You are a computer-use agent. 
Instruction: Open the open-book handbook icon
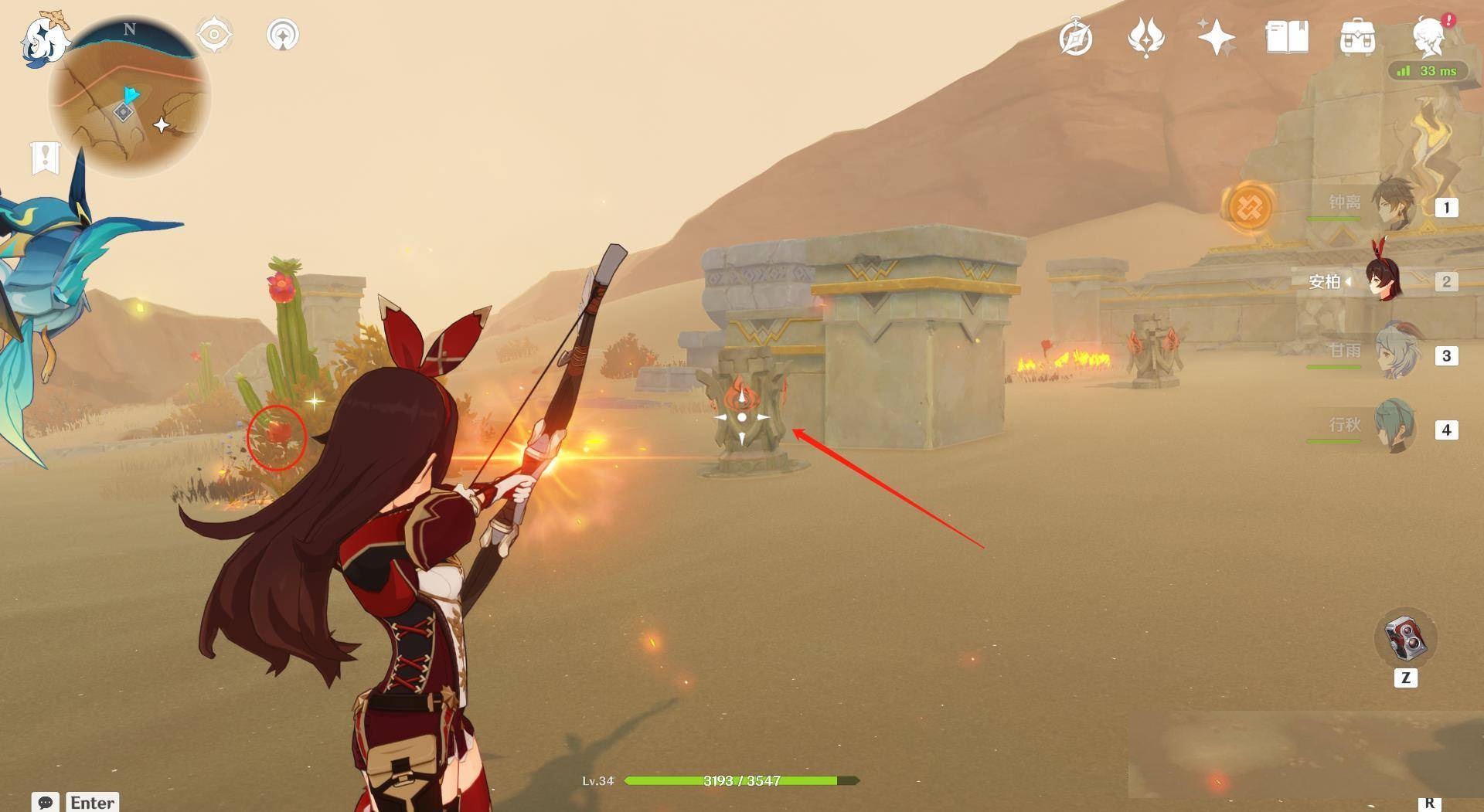1287,37
